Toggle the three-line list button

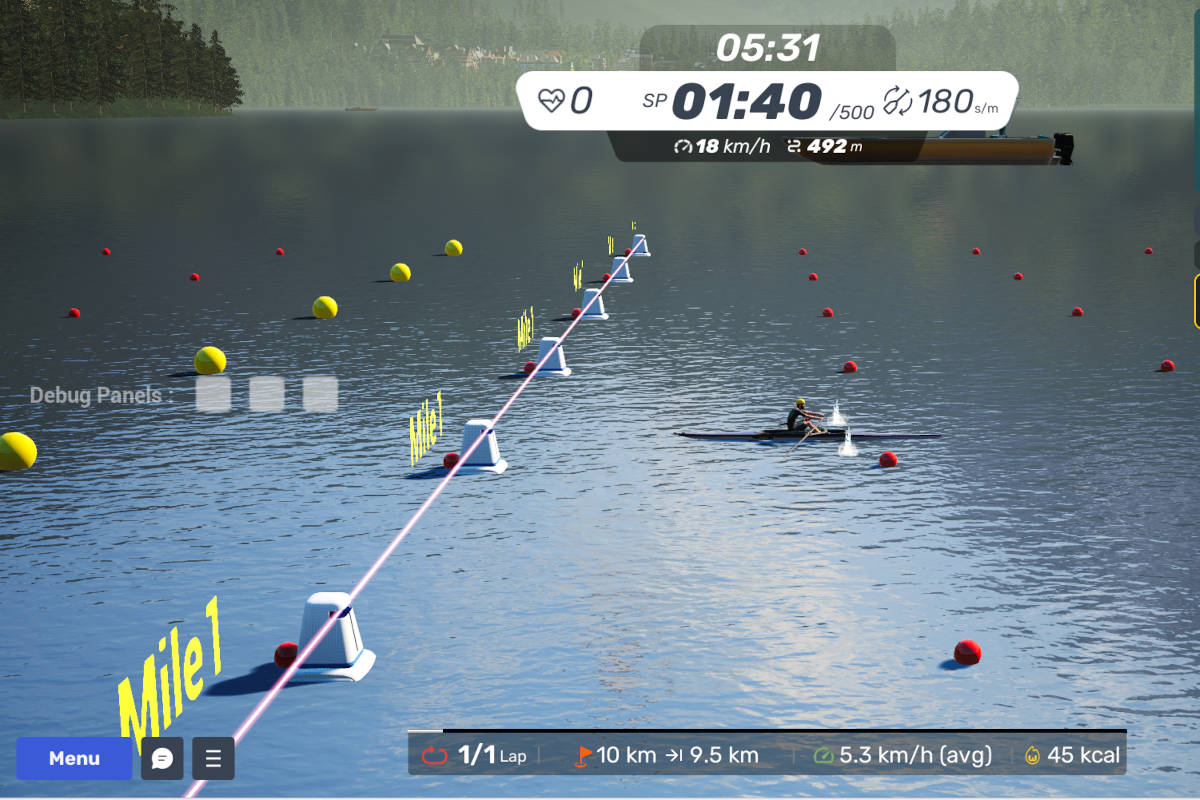[x=213, y=758]
